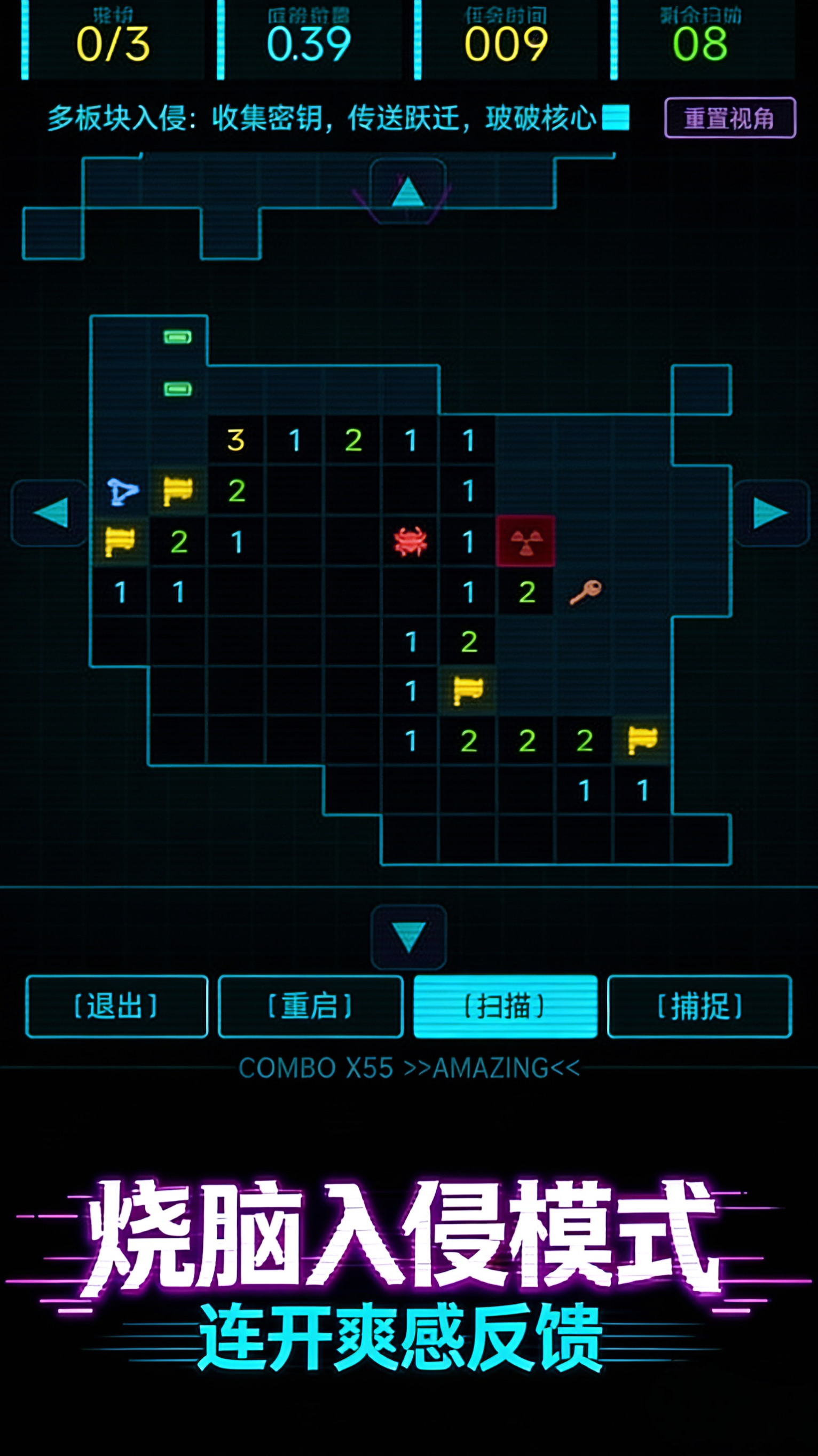
Task: Click the yellow flag beside the blue drone
Action: [176, 491]
